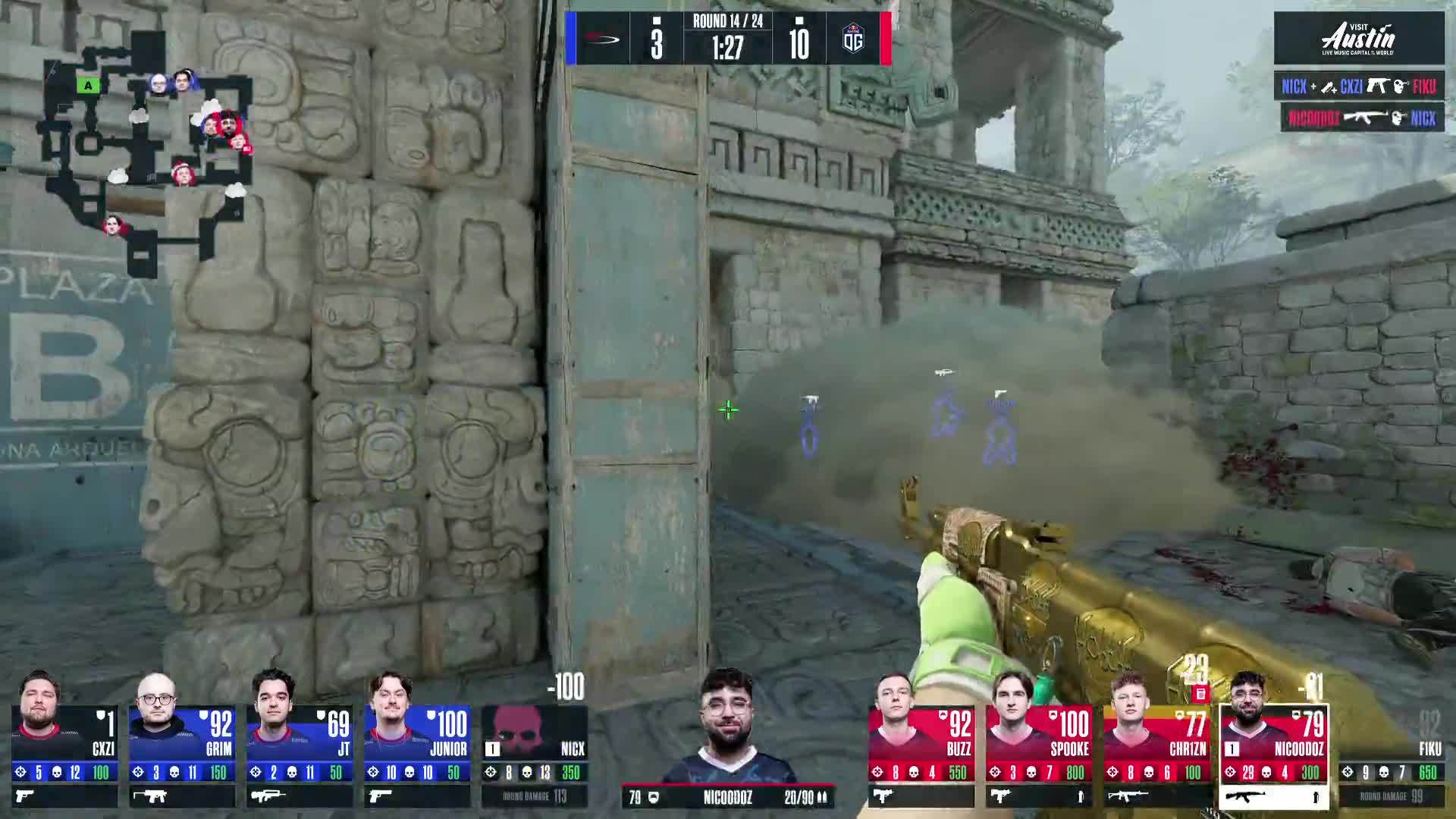Click the armor shield indicator next to 79 health
1456x819 pixels.
point(654,798)
